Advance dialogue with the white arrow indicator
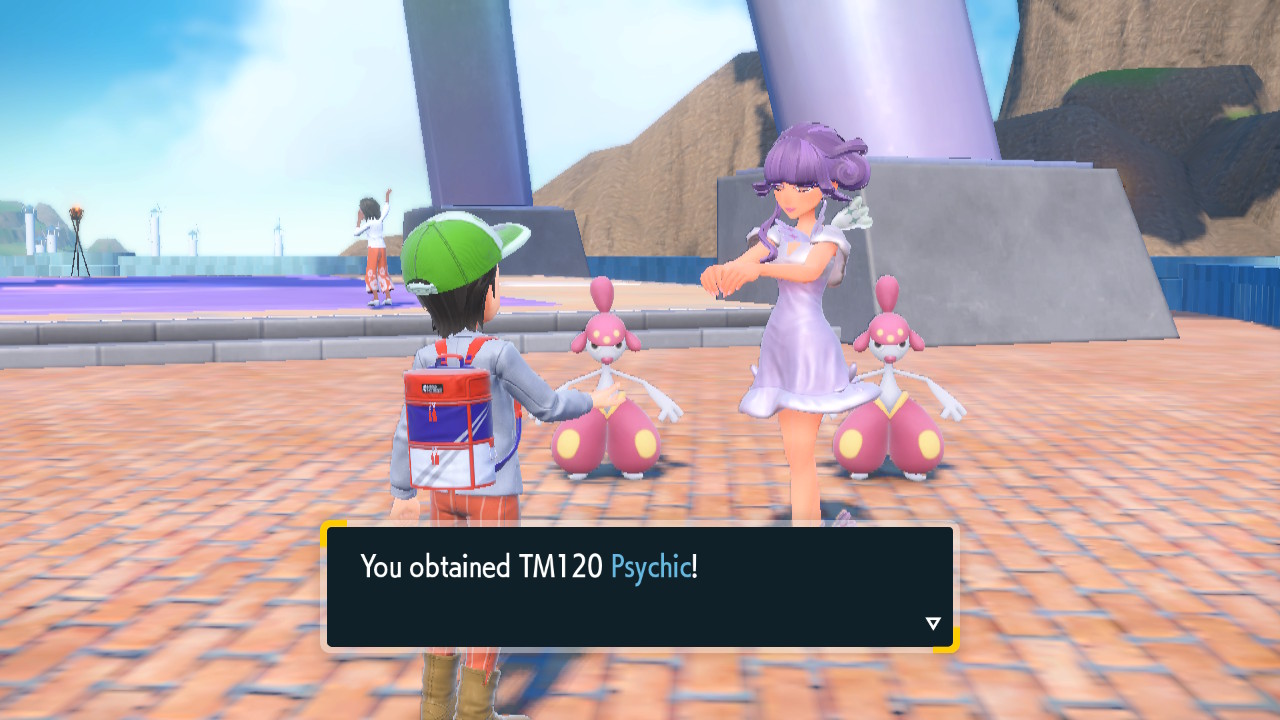Screen dimensions: 1280x720 [933, 624]
